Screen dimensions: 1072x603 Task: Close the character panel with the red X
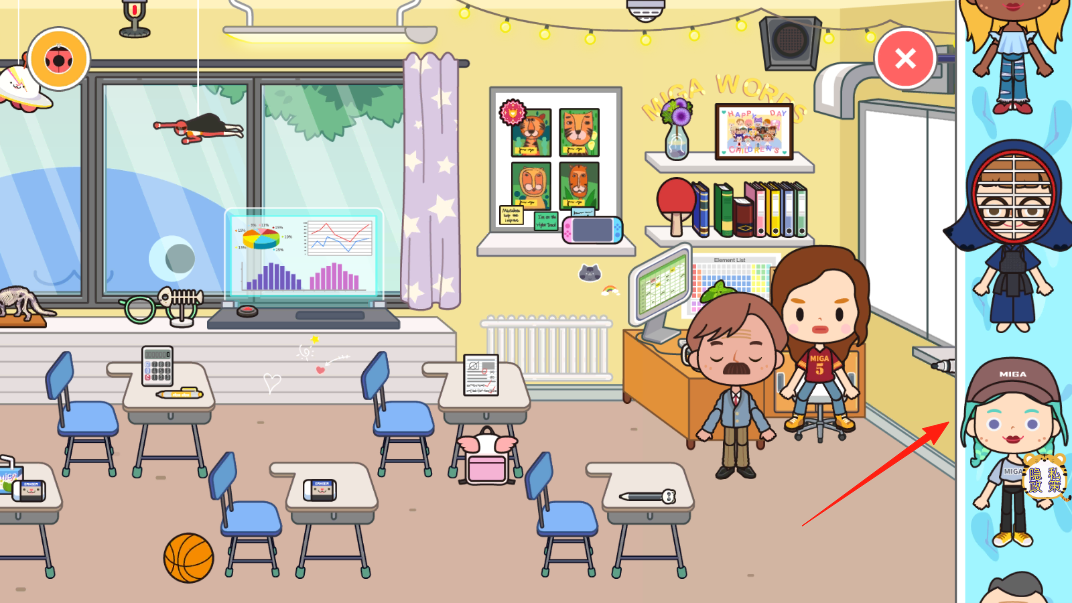[905, 58]
